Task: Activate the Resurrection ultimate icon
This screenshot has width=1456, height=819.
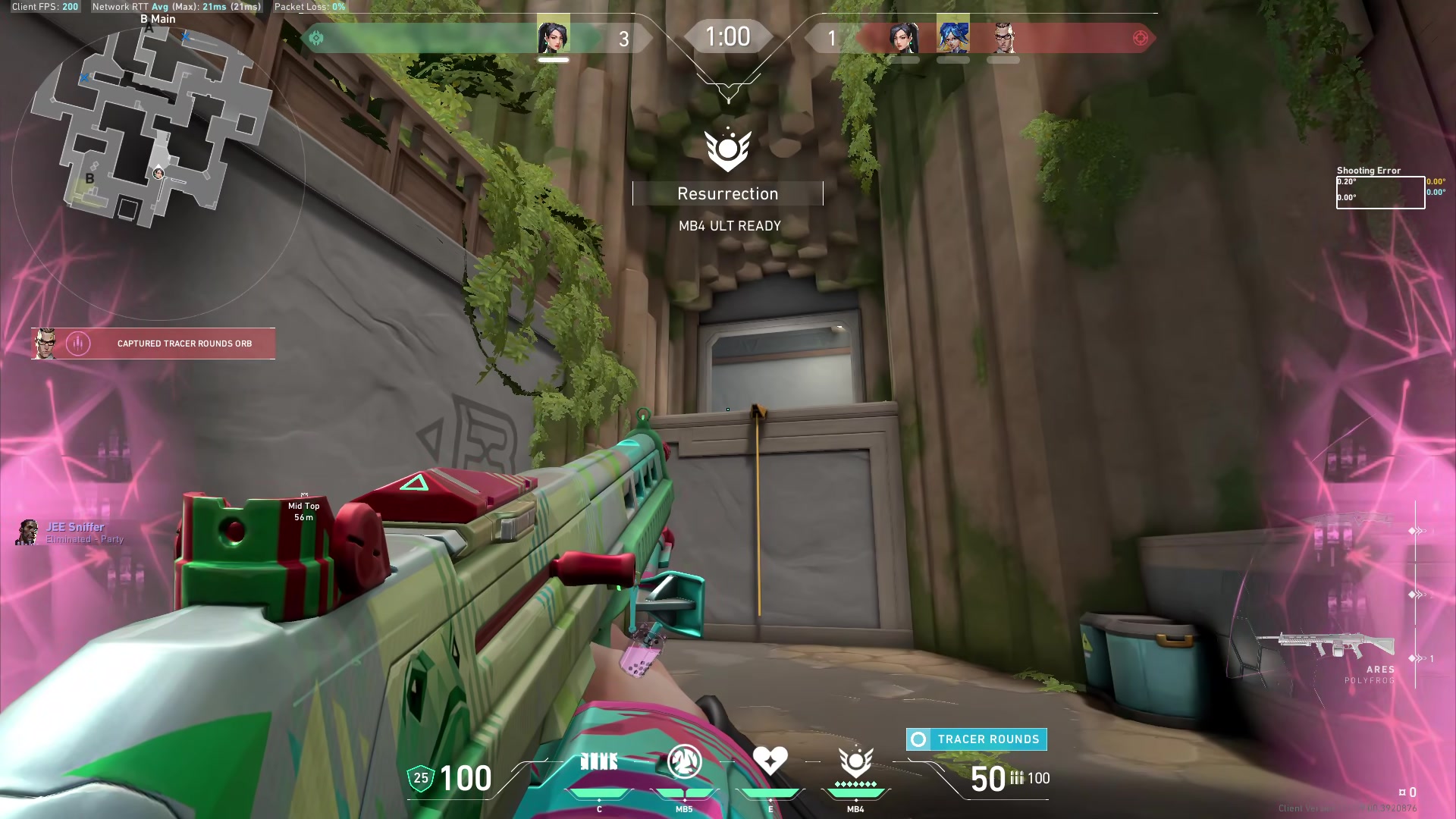Action: tap(855, 761)
